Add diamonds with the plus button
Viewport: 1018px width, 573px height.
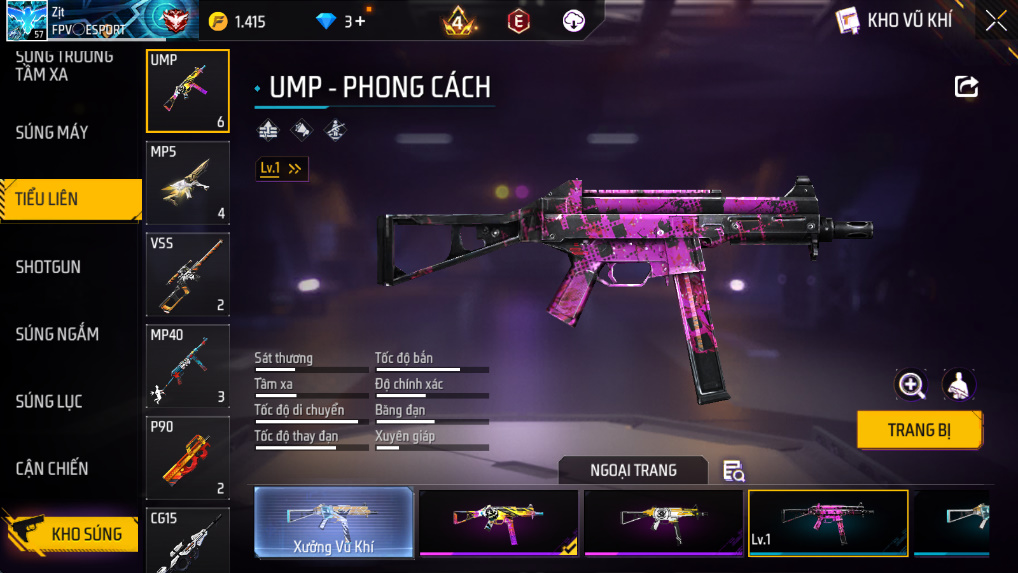pyautogui.click(x=359, y=21)
